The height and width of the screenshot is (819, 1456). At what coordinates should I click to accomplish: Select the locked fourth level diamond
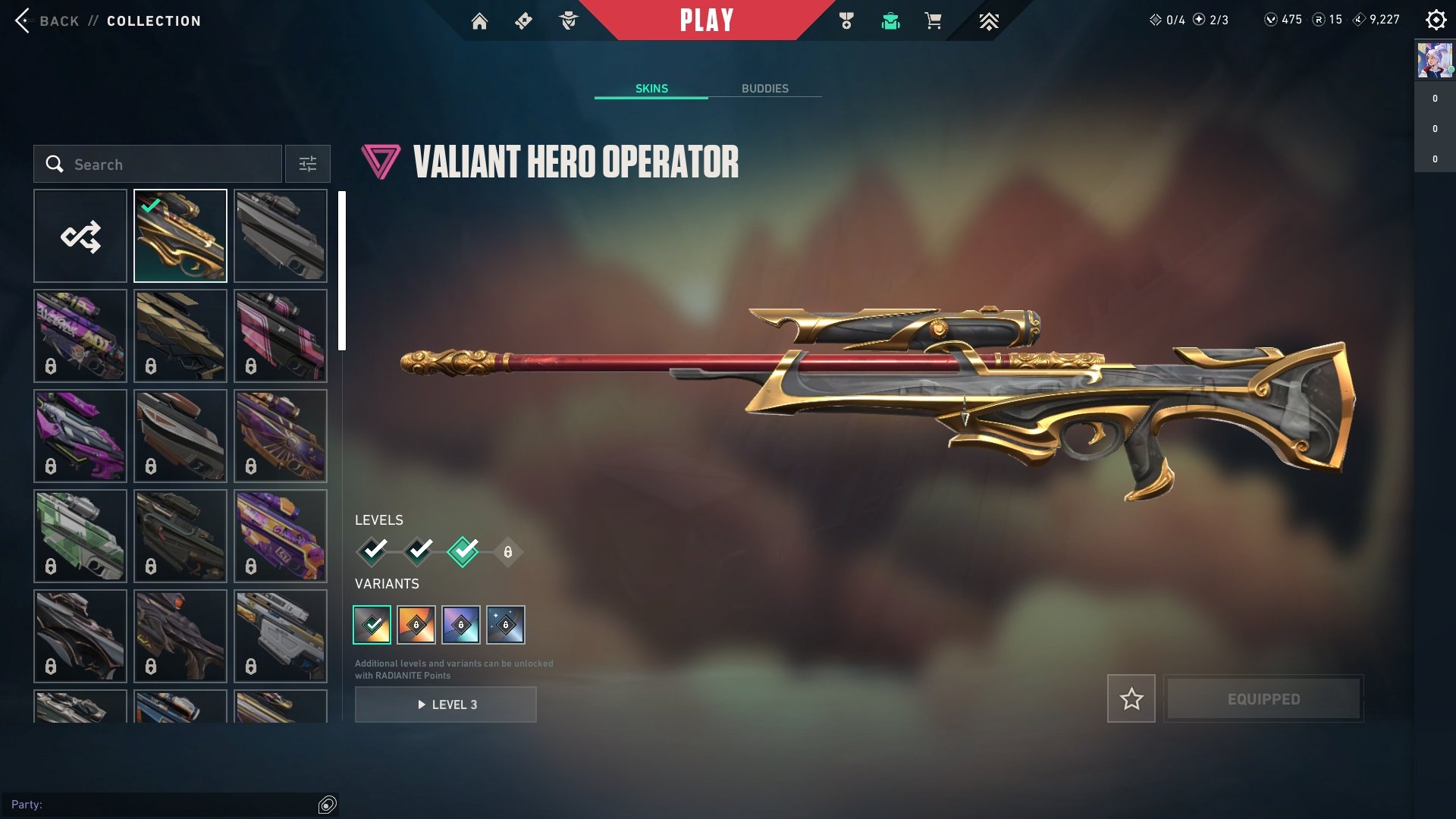coord(508,551)
